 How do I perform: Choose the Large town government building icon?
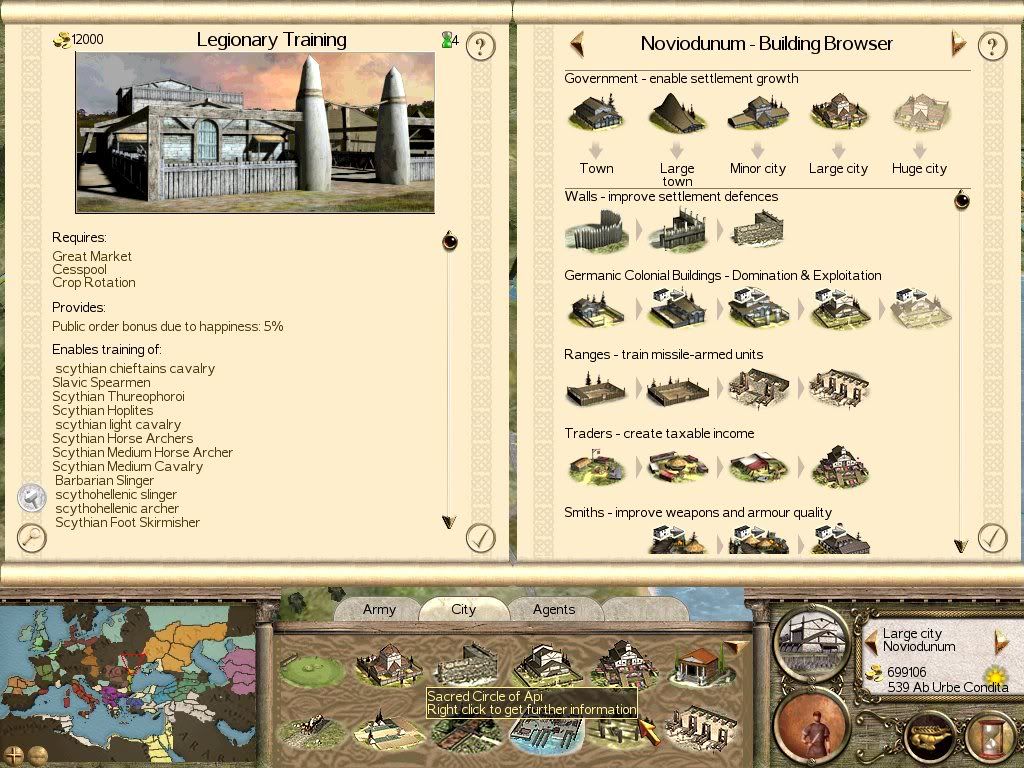676,115
